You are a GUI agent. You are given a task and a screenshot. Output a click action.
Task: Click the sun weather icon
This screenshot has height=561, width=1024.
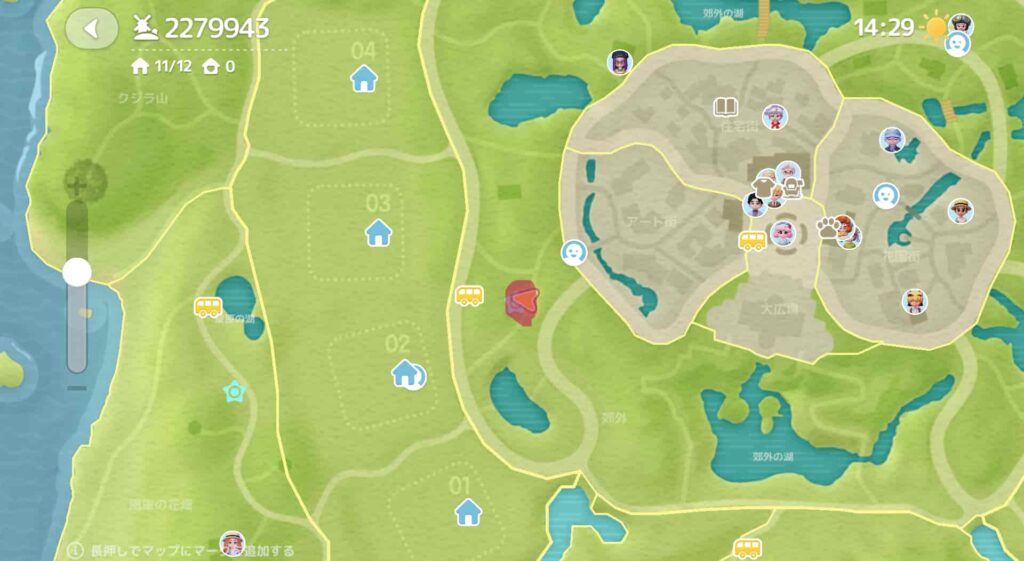point(936,27)
